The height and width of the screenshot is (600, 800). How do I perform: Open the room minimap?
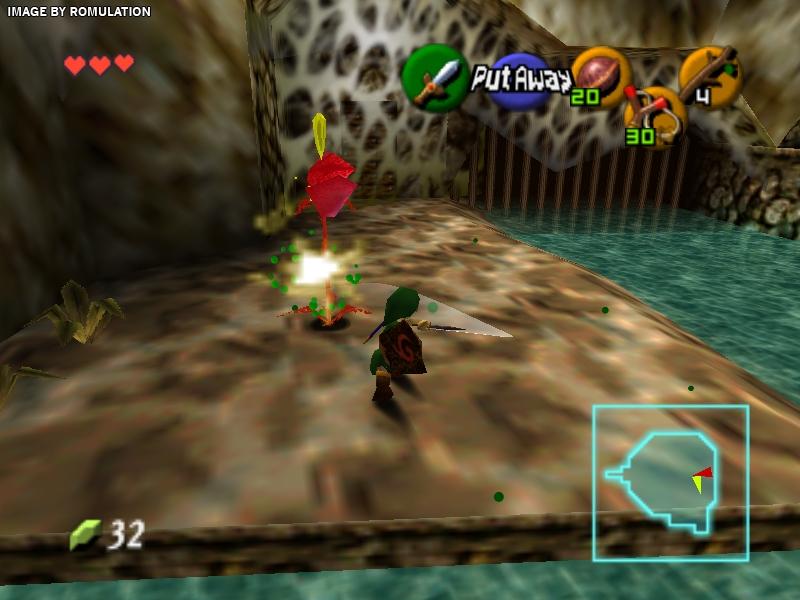670,482
